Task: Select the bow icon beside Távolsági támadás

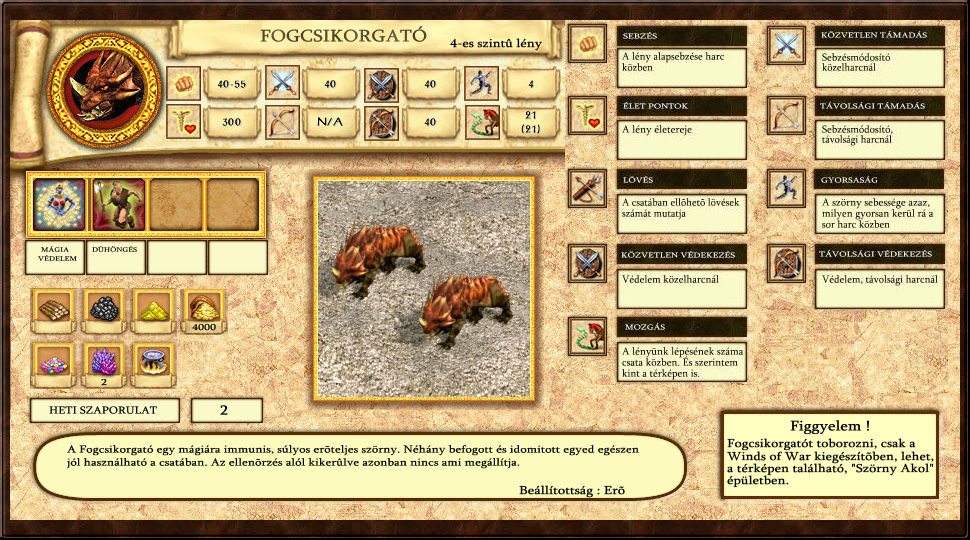Action: pos(787,115)
